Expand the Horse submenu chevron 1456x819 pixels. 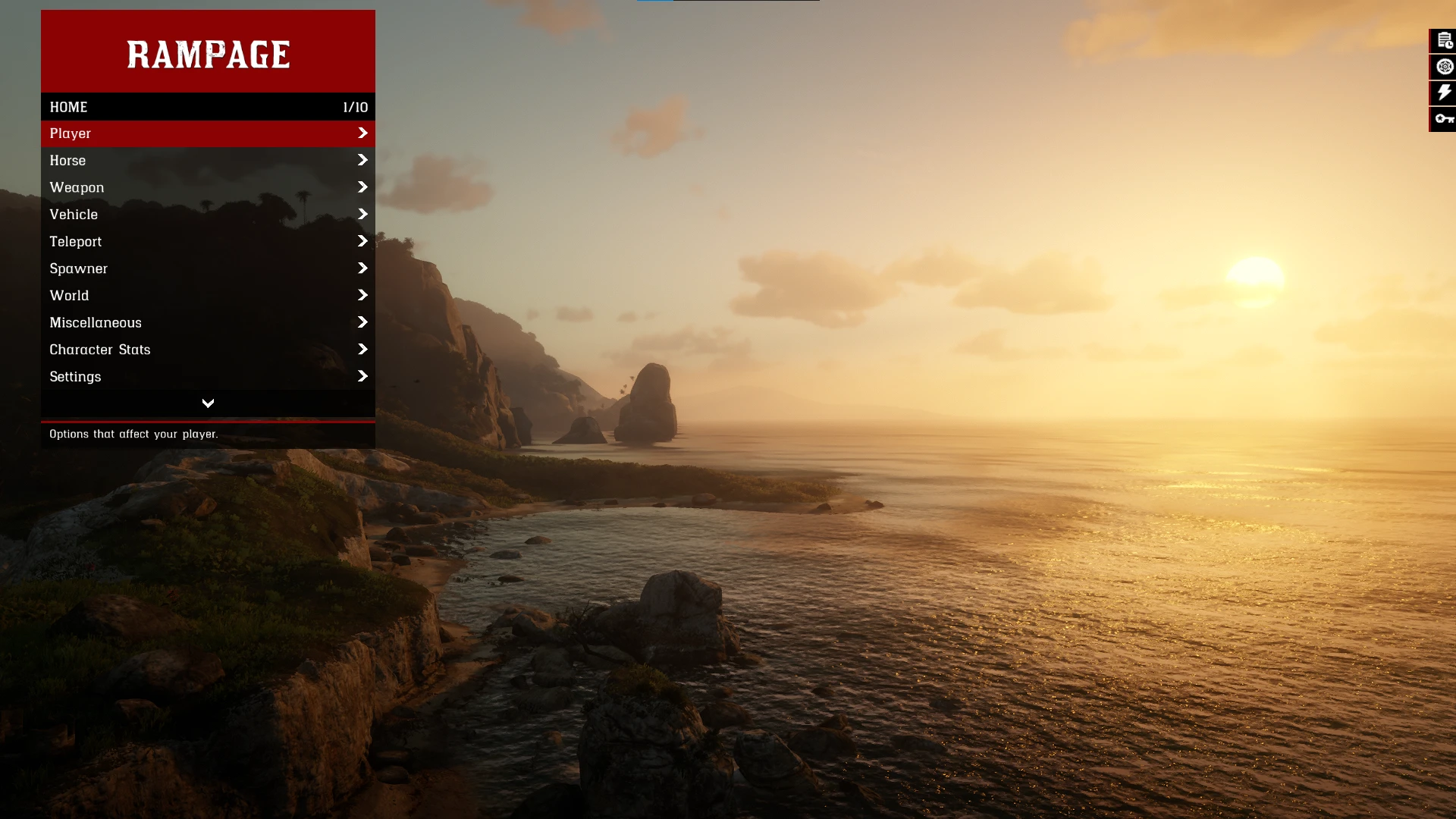click(x=362, y=160)
